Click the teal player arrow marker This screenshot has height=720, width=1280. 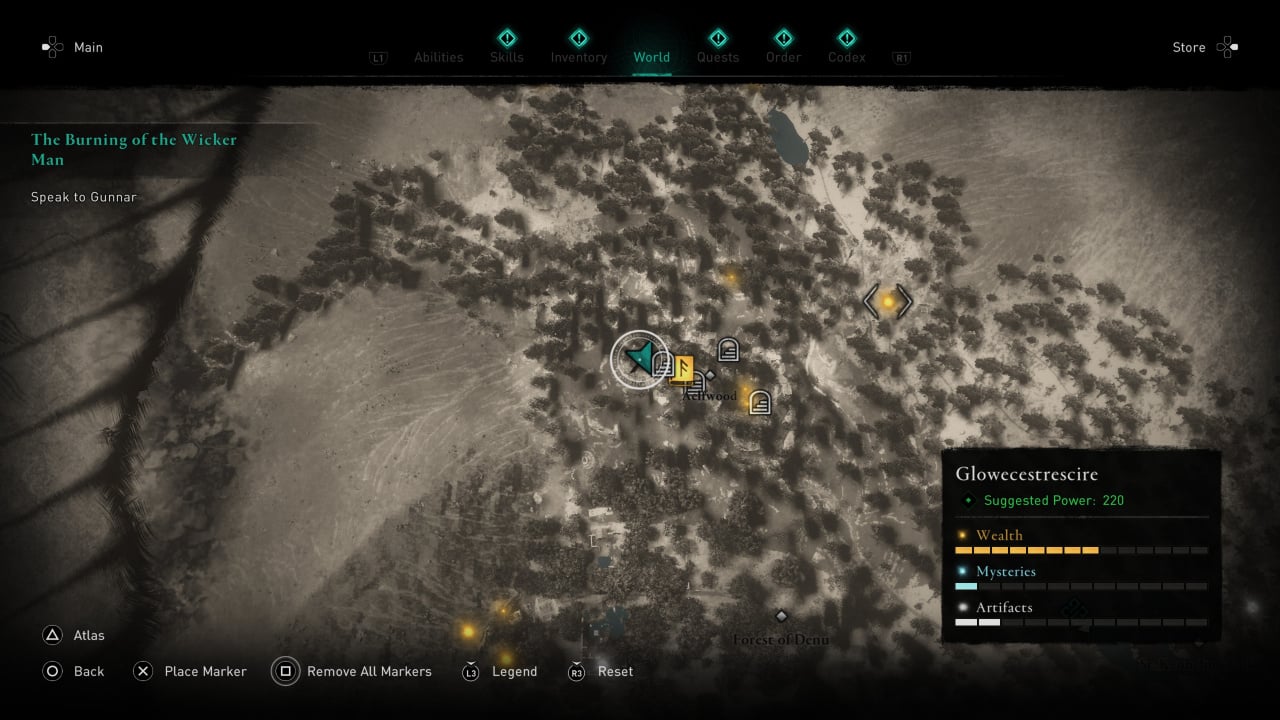[638, 357]
